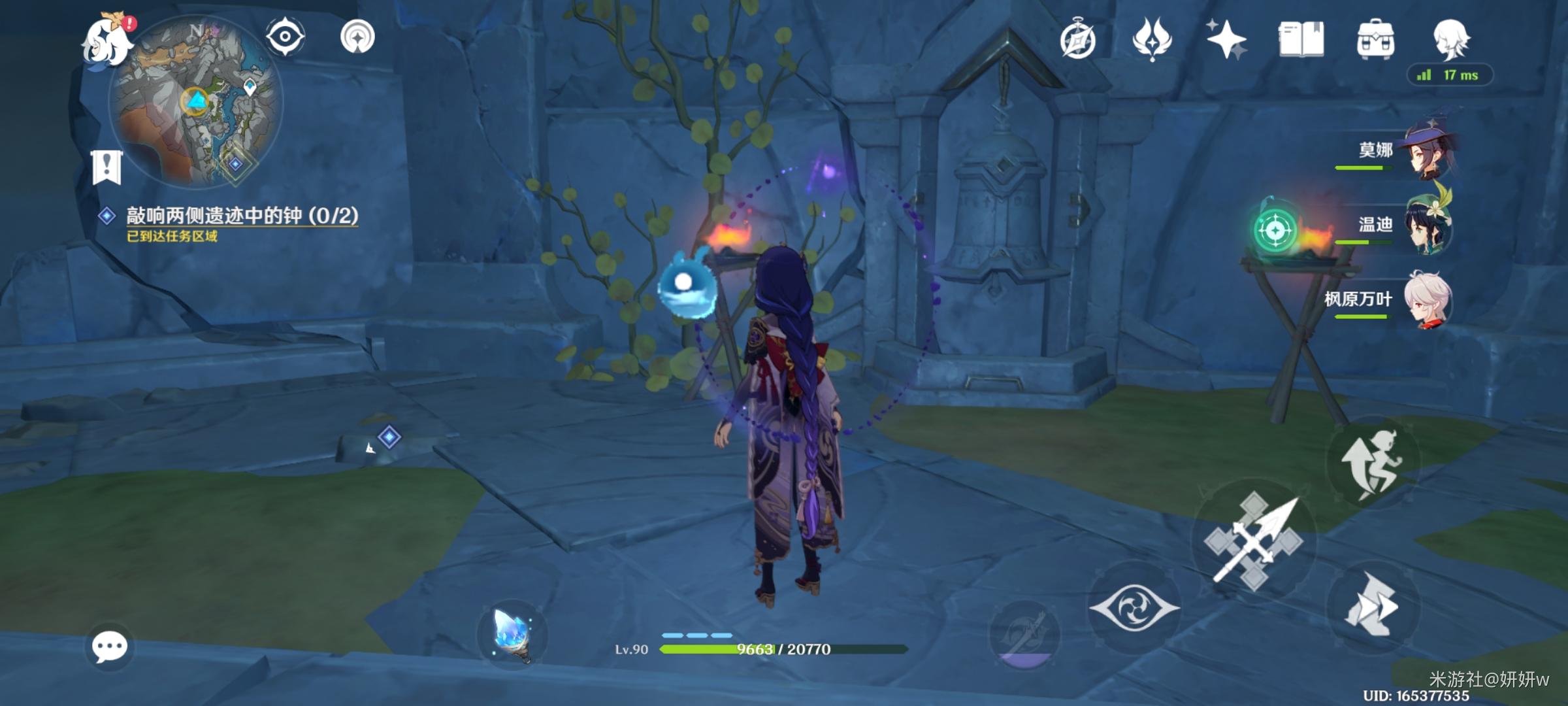Open the wish star icon

[x=1226, y=39]
